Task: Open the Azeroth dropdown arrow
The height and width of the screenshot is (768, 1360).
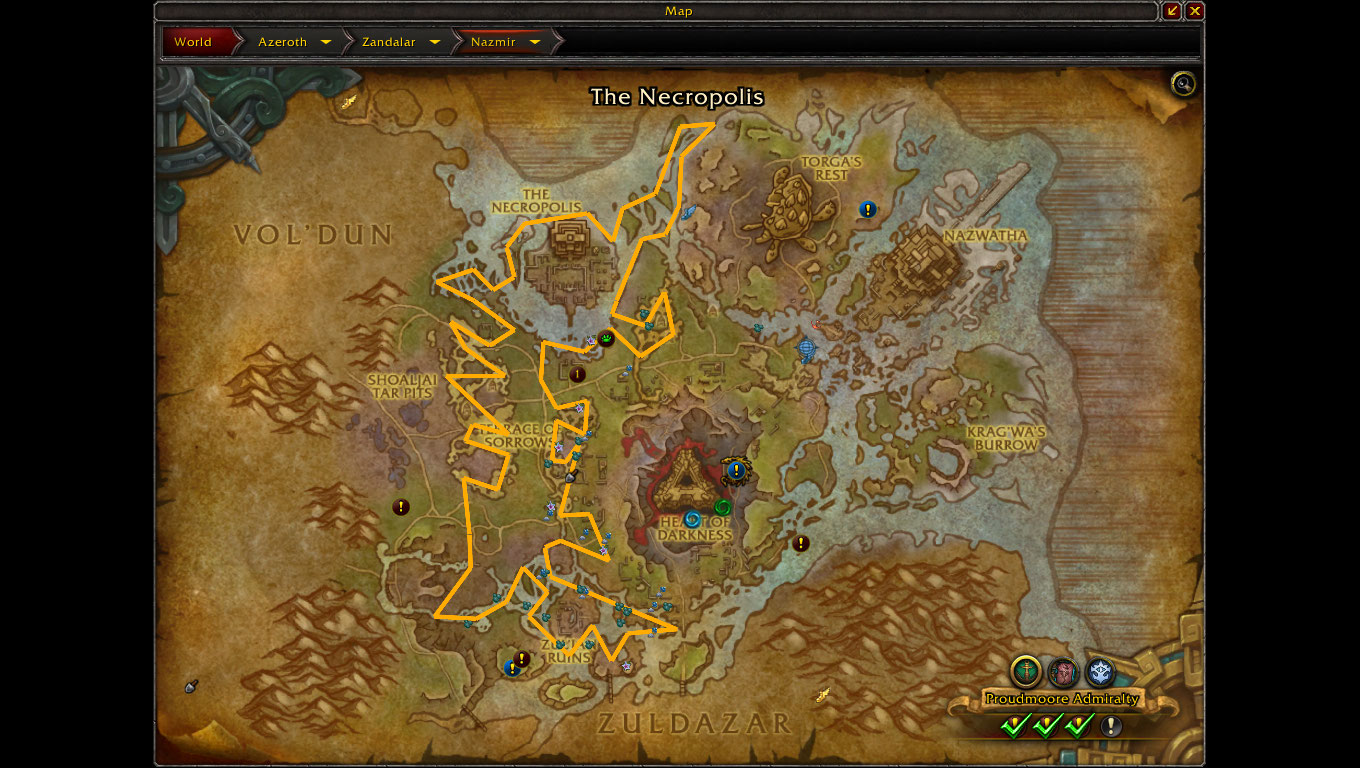Action: [326, 42]
